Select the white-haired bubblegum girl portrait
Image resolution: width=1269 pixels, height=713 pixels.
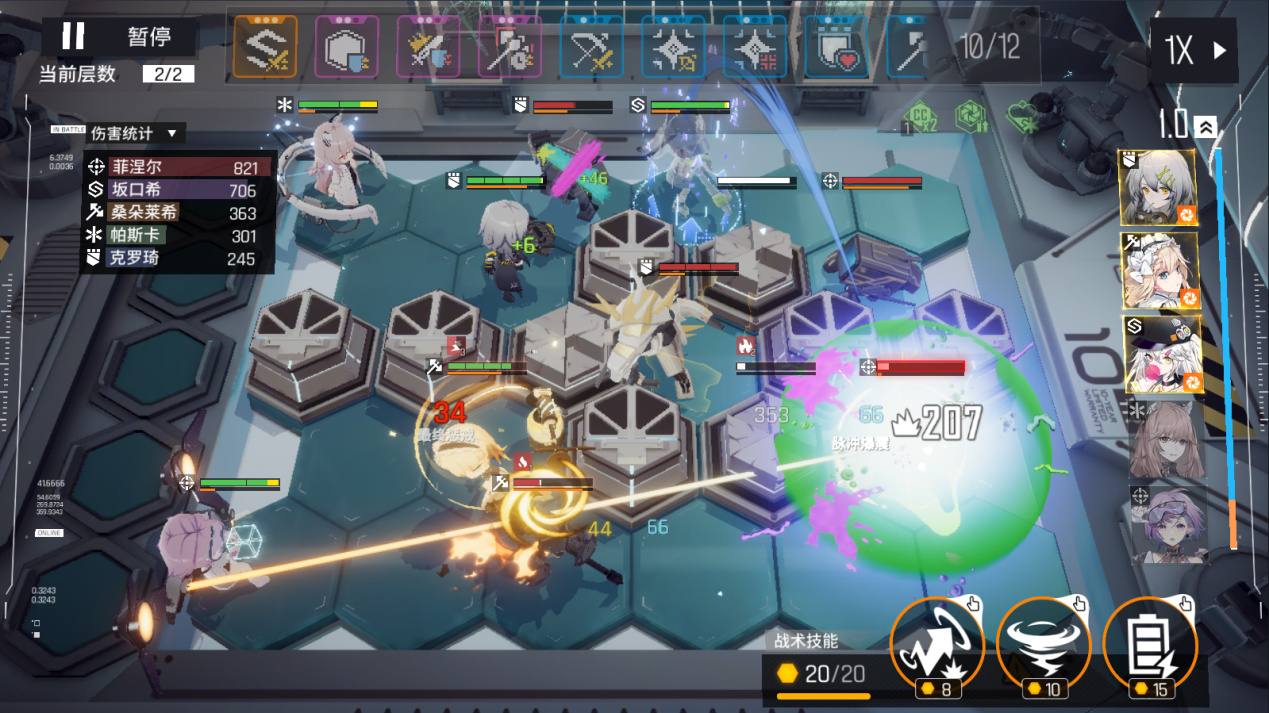point(1158,354)
